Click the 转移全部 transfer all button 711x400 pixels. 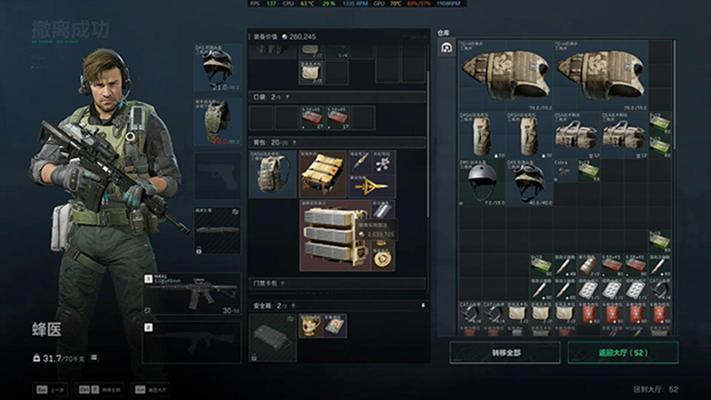tap(504, 352)
